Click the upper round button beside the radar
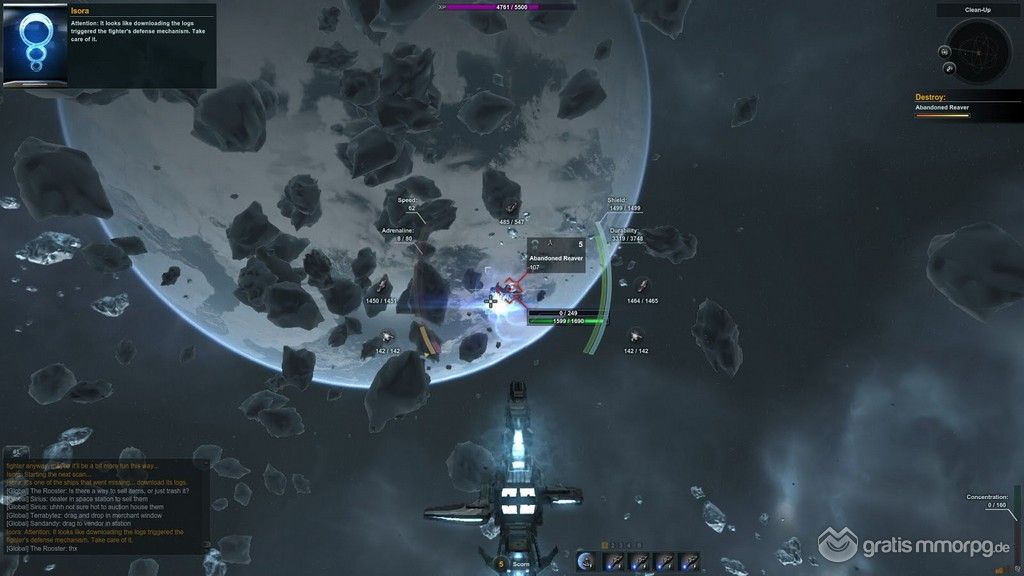Image resolution: width=1024 pixels, height=576 pixels. (944, 51)
